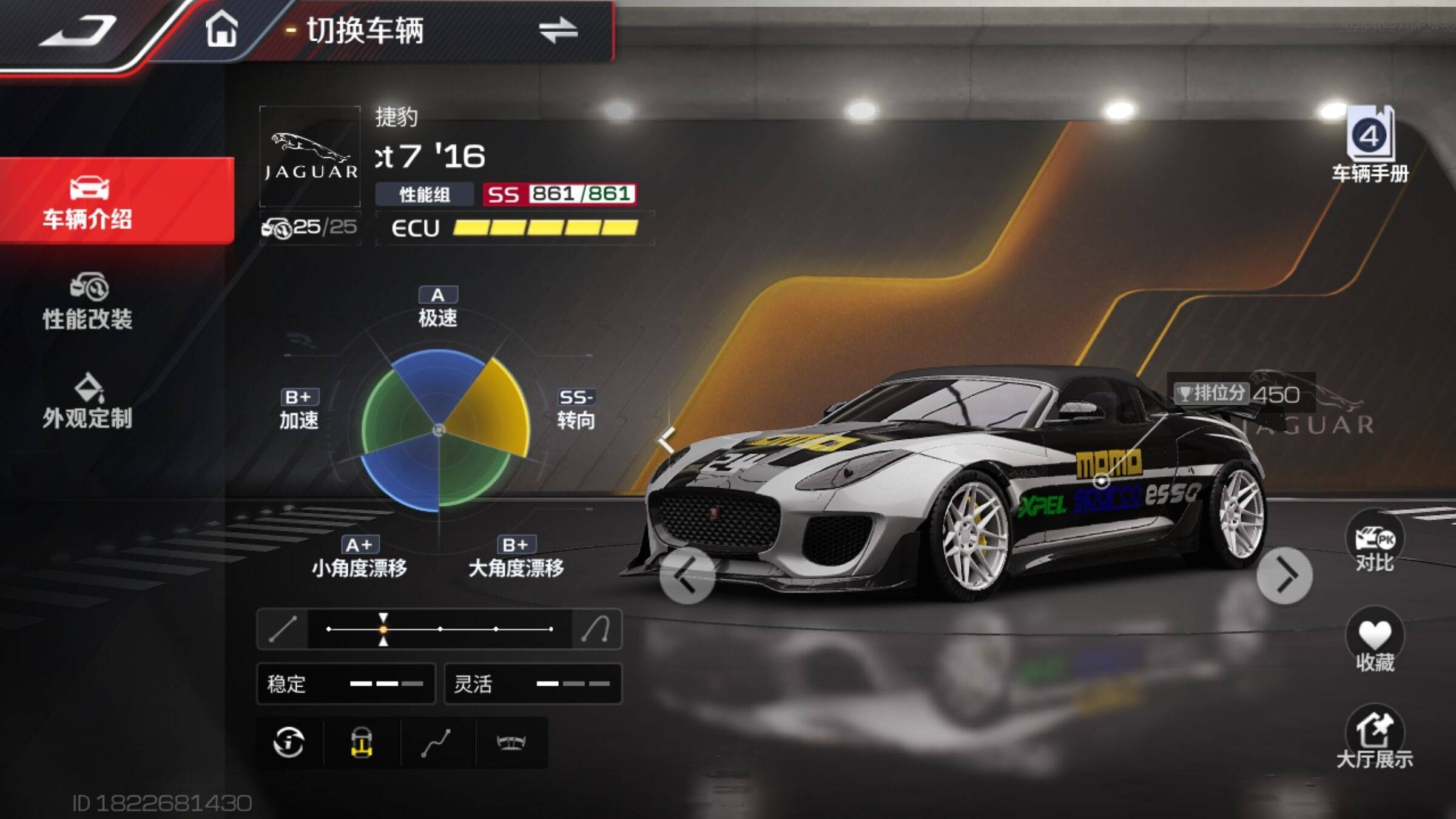Show the next car with right arrow

[x=1284, y=576]
